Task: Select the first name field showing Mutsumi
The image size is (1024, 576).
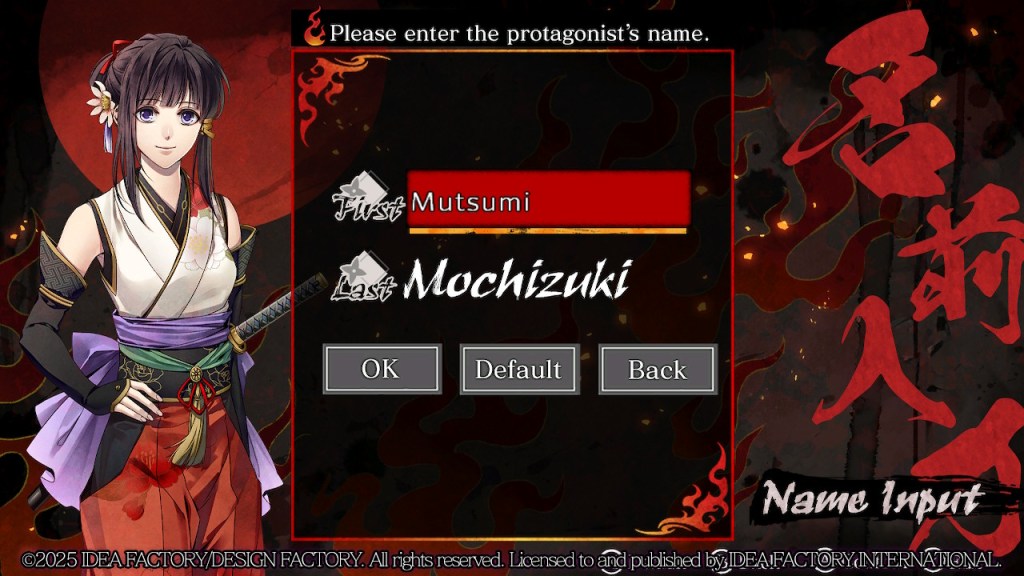Action: tap(548, 199)
